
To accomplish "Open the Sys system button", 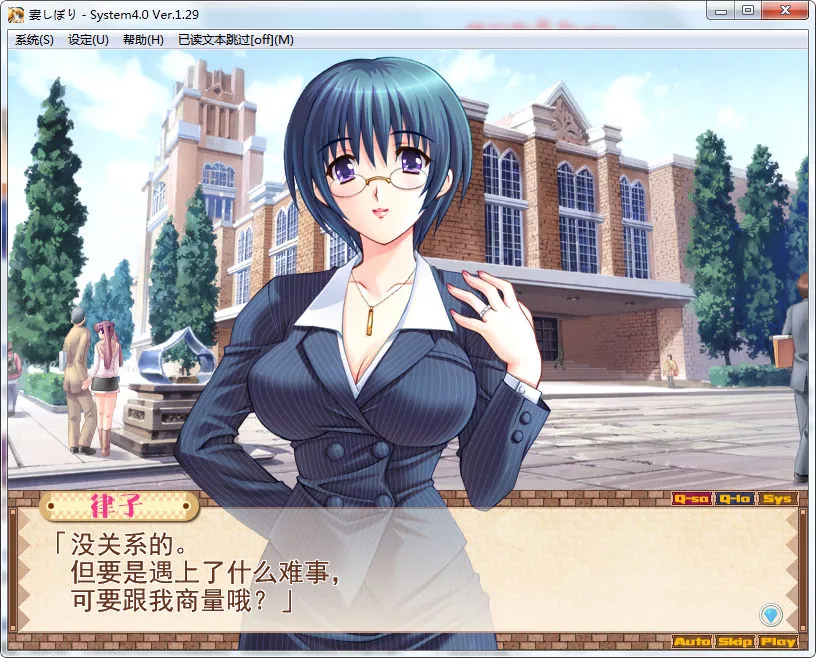I will (x=777, y=498).
